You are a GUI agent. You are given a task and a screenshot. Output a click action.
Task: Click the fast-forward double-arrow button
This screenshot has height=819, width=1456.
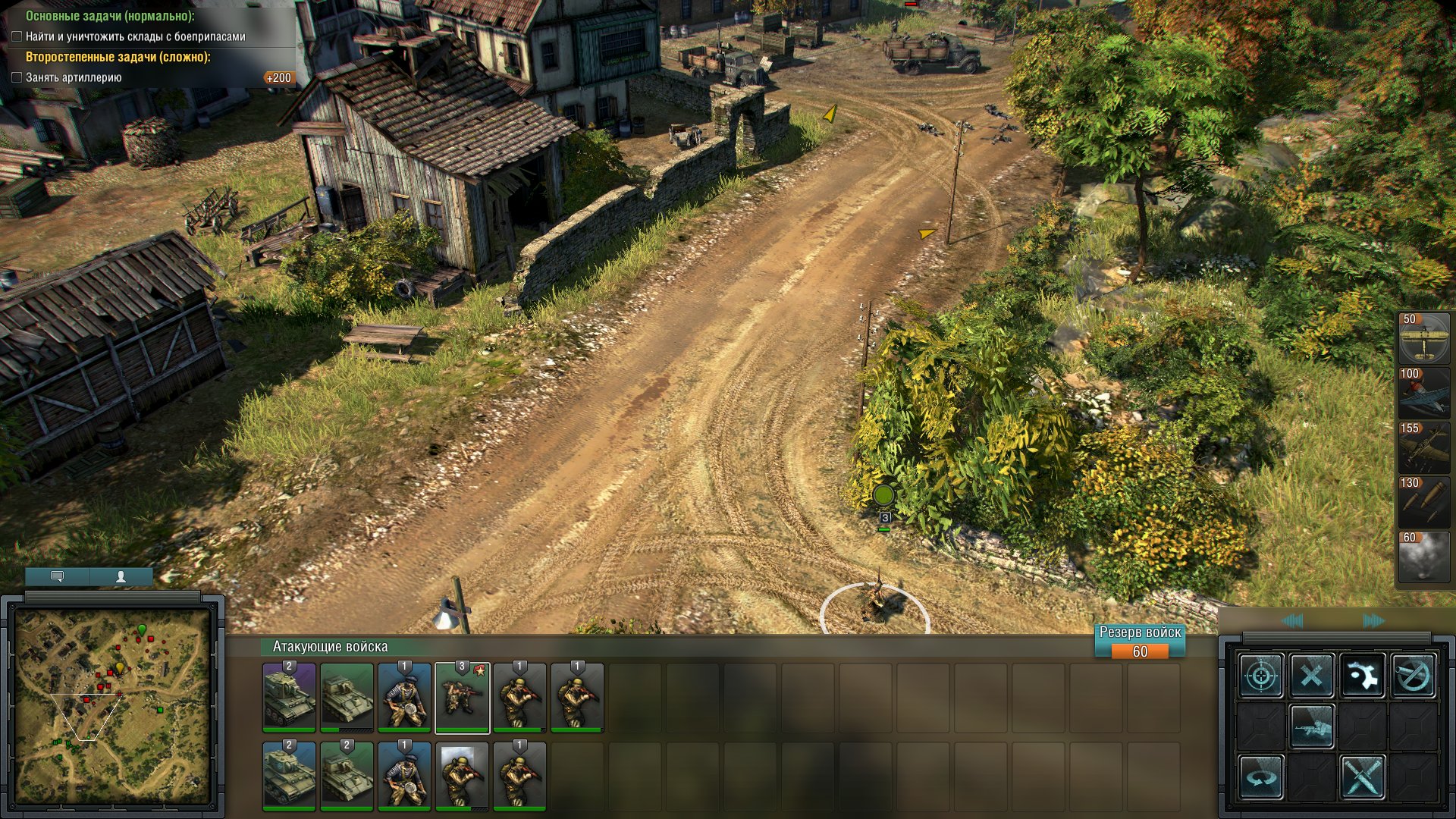(1373, 622)
